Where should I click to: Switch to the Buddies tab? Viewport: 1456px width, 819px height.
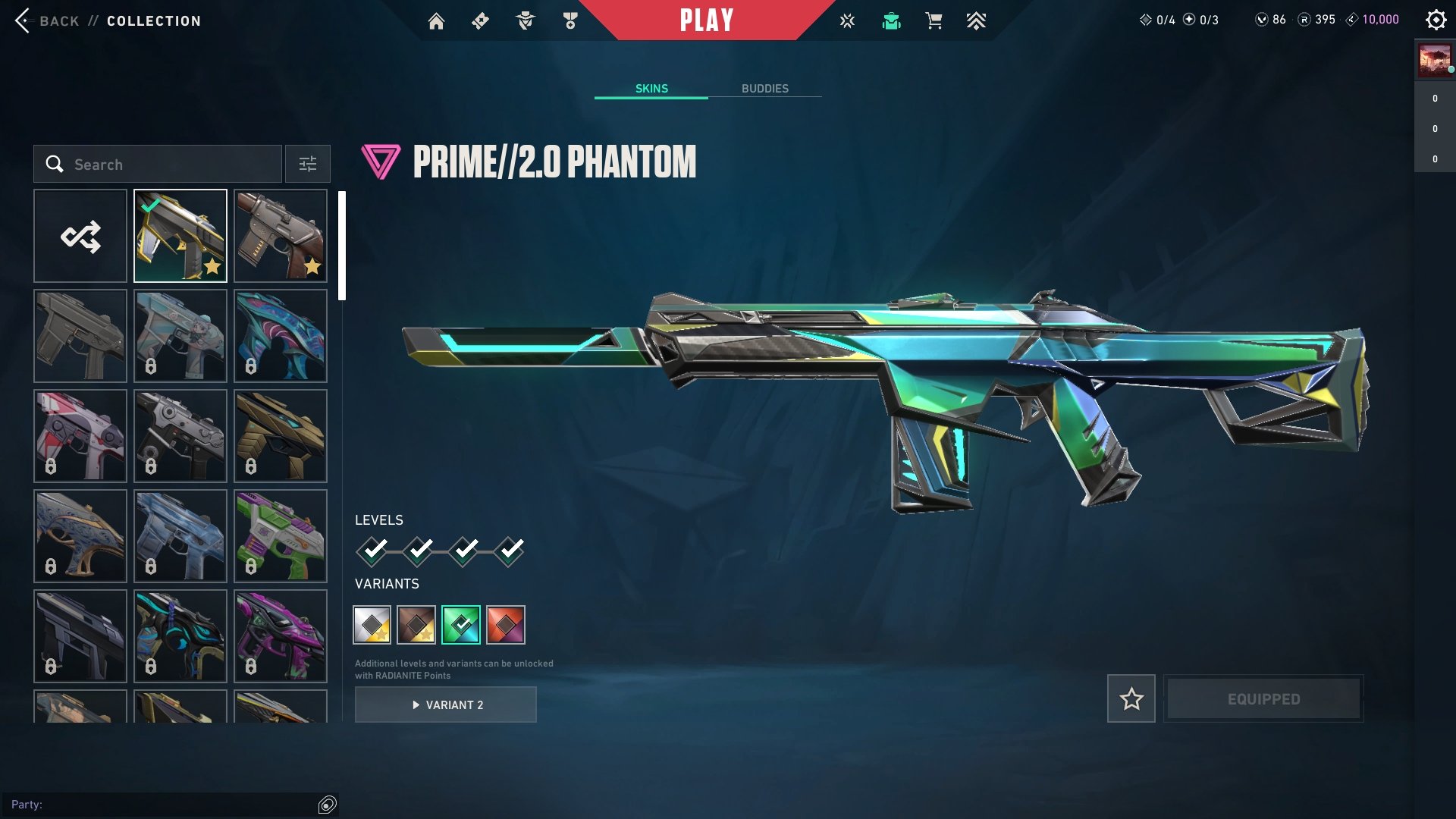point(765,88)
